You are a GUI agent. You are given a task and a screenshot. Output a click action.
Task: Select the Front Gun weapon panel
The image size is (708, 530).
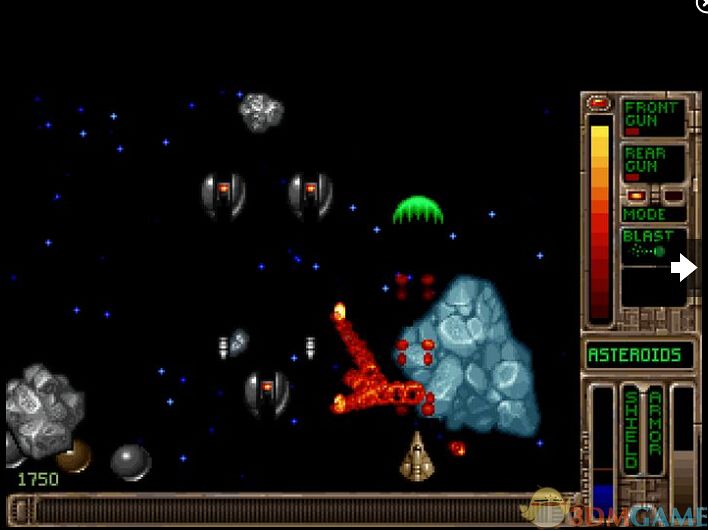(653, 117)
